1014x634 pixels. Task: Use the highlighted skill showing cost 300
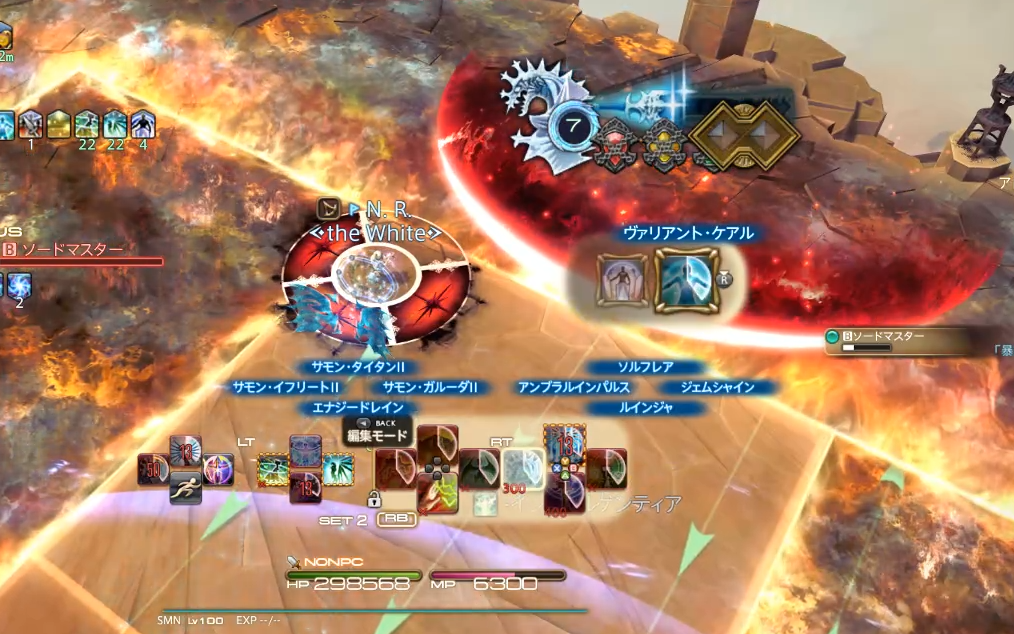pyautogui.click(x=521, y=467)
